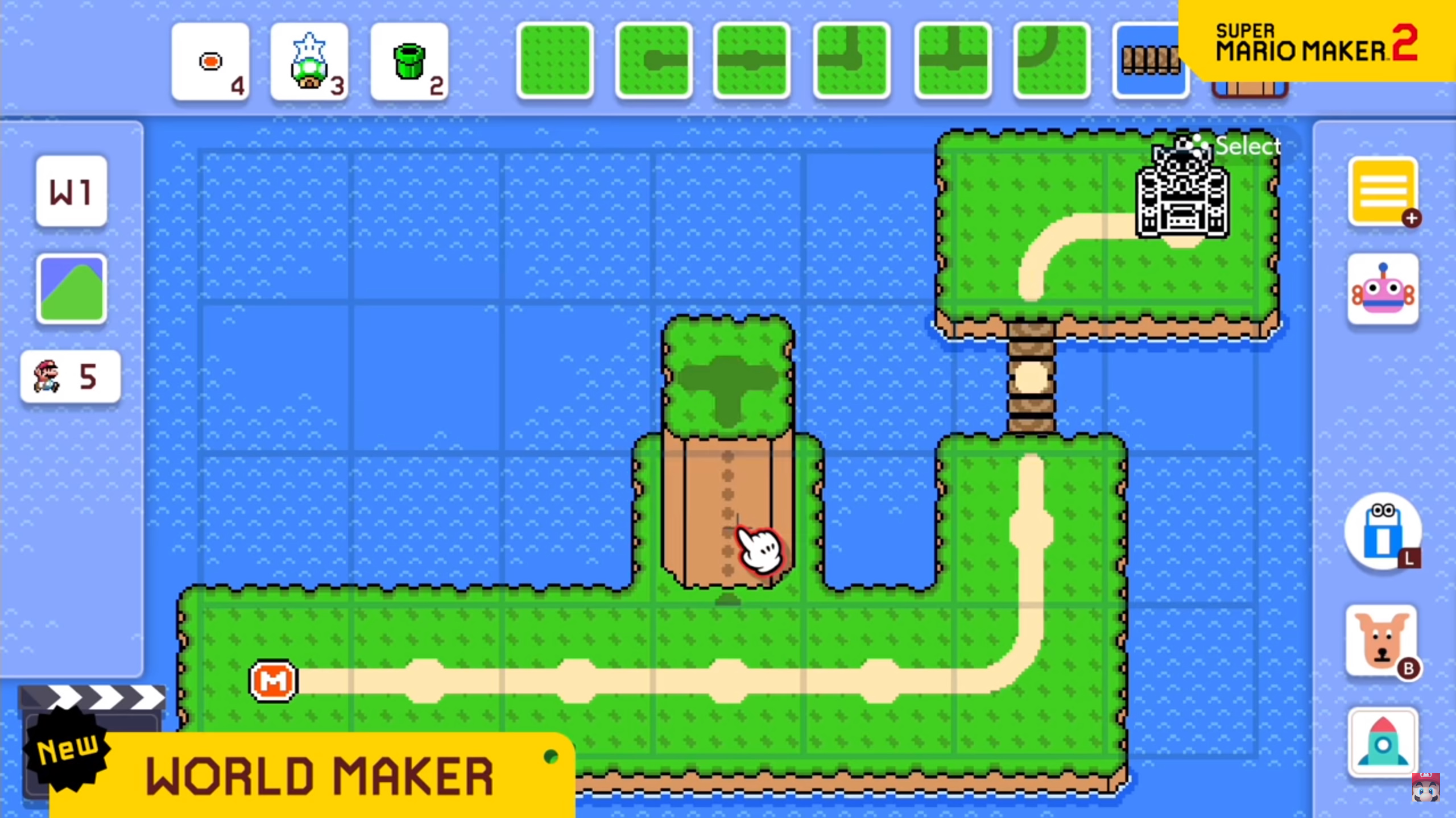1456x818 pixels.
Task: Activate the blue eraser tool
Action: 1383,532
